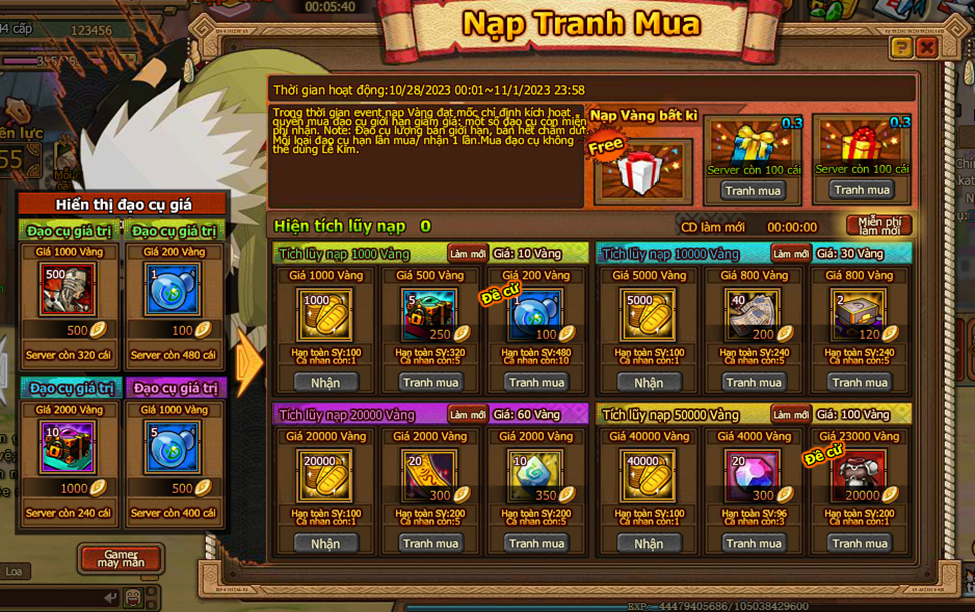Open the Gamer may mắn button
The width and height of the screenshot is (975, 612).
[120, 558]
